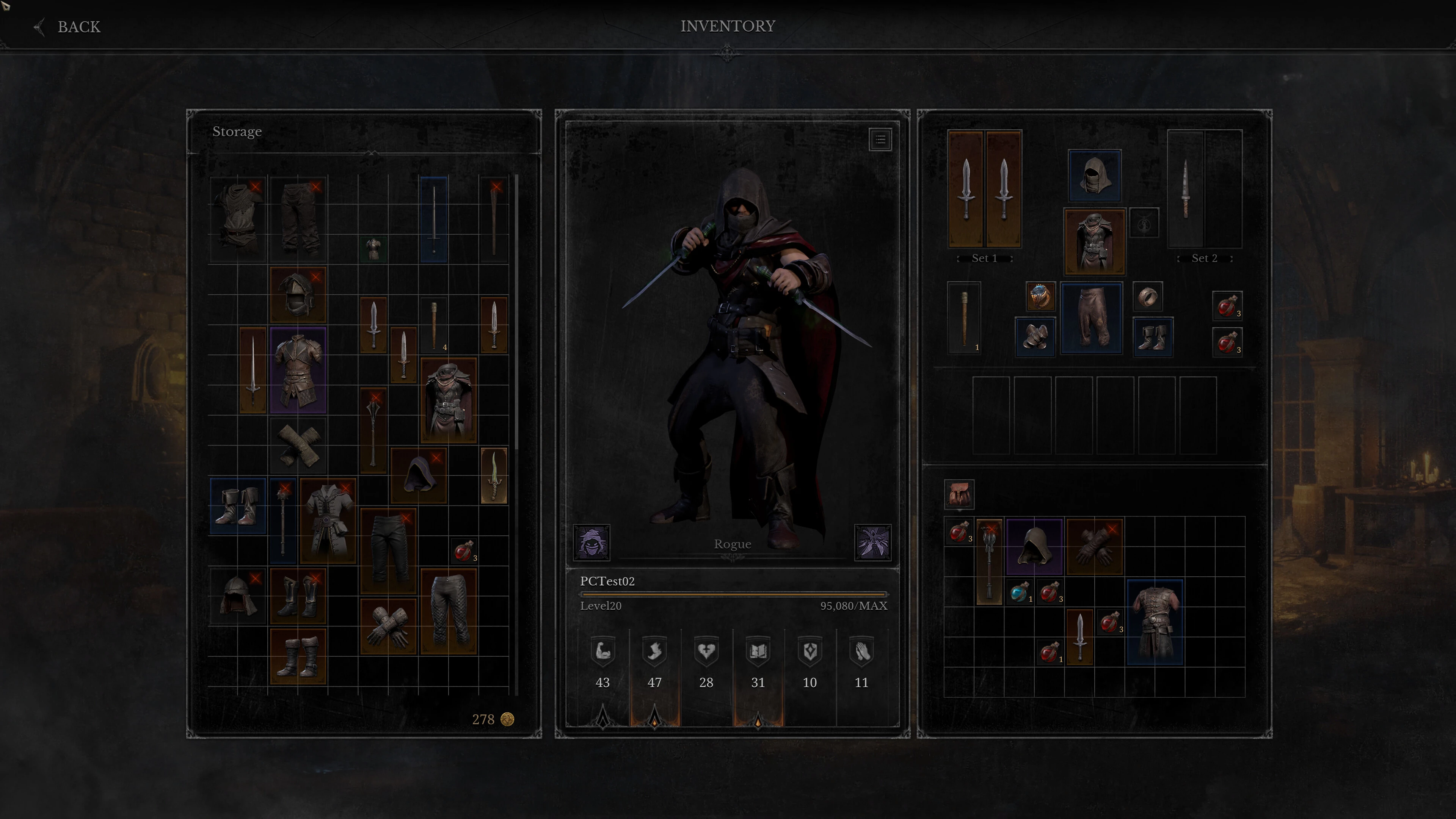The height and width of the screenshot is (819, 1456).
Task: Select the purple hood in the bag
Action: click(x=1034, y=546)
